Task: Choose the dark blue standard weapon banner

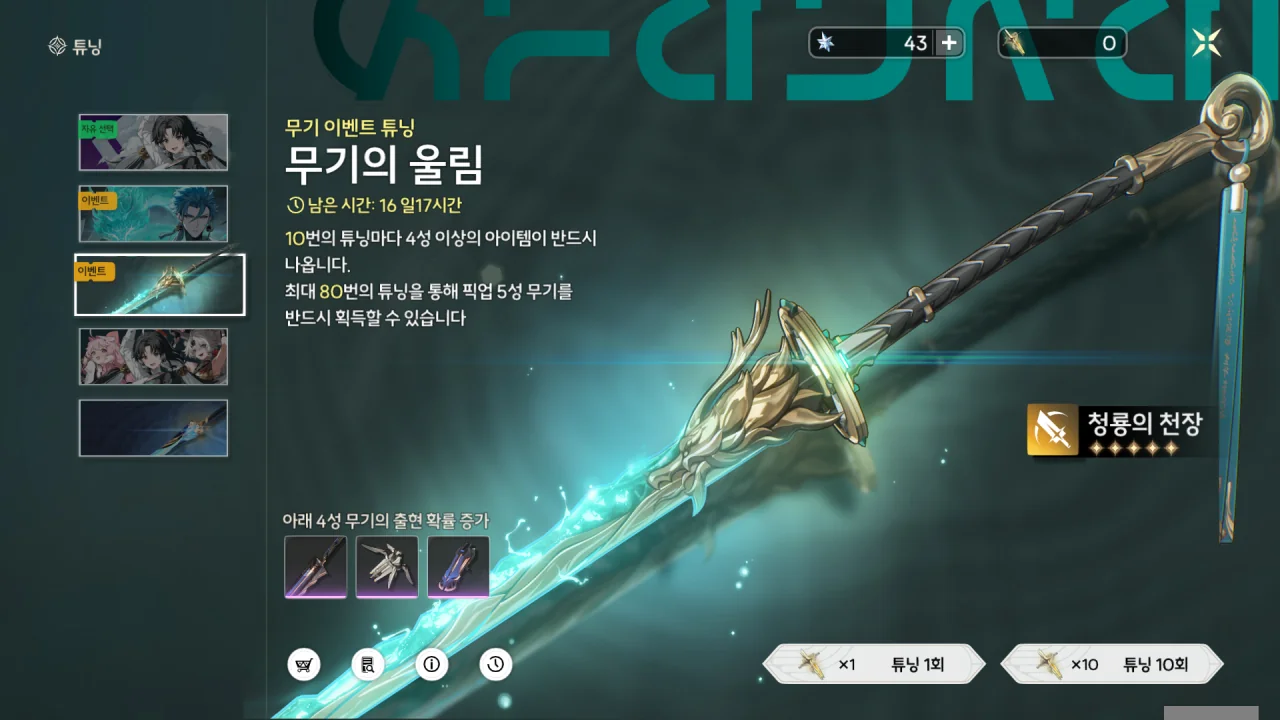Action: (153, 428)
